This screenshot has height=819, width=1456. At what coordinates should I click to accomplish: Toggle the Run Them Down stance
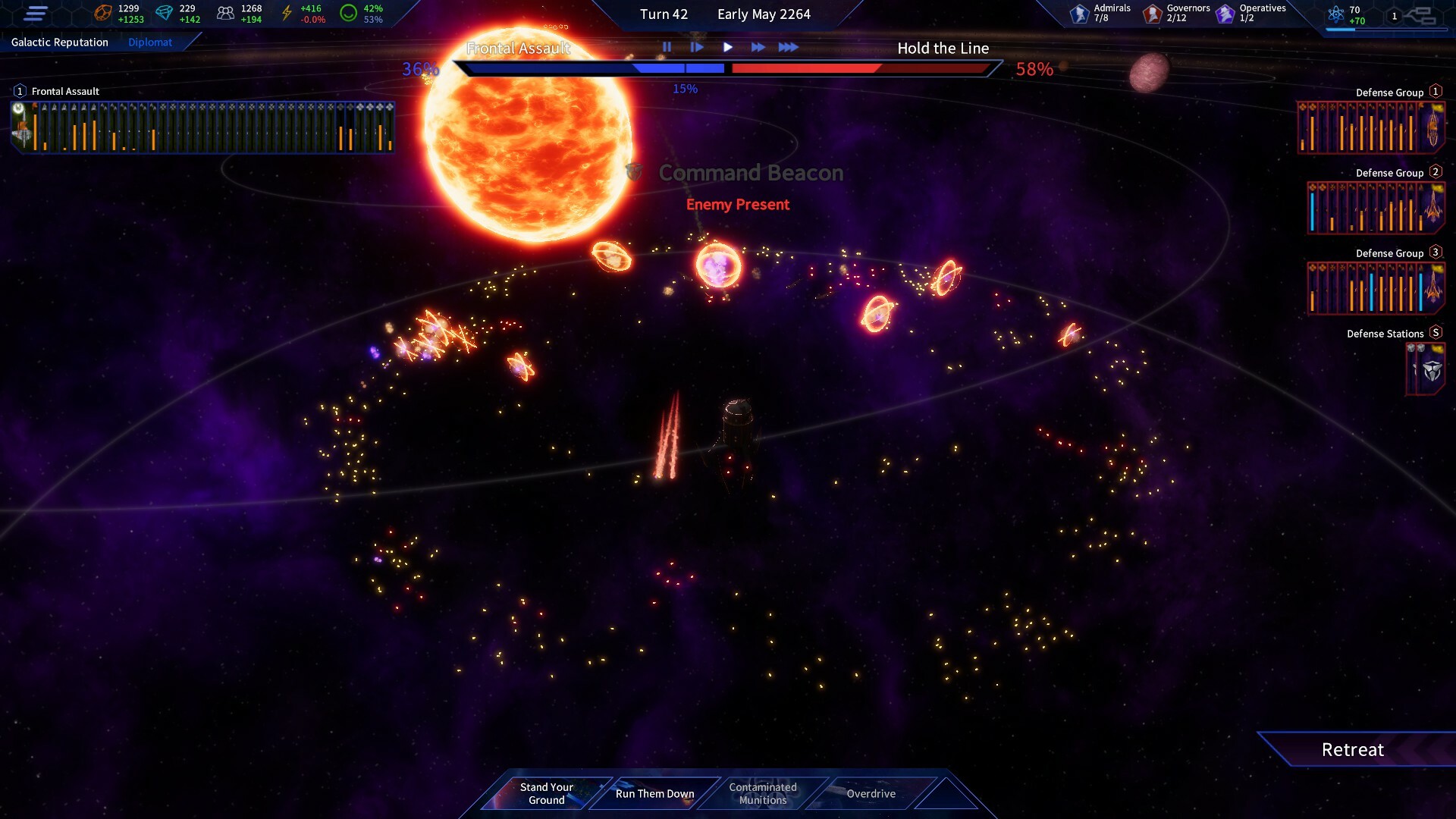pyautogui.click(x=654, y=793)
